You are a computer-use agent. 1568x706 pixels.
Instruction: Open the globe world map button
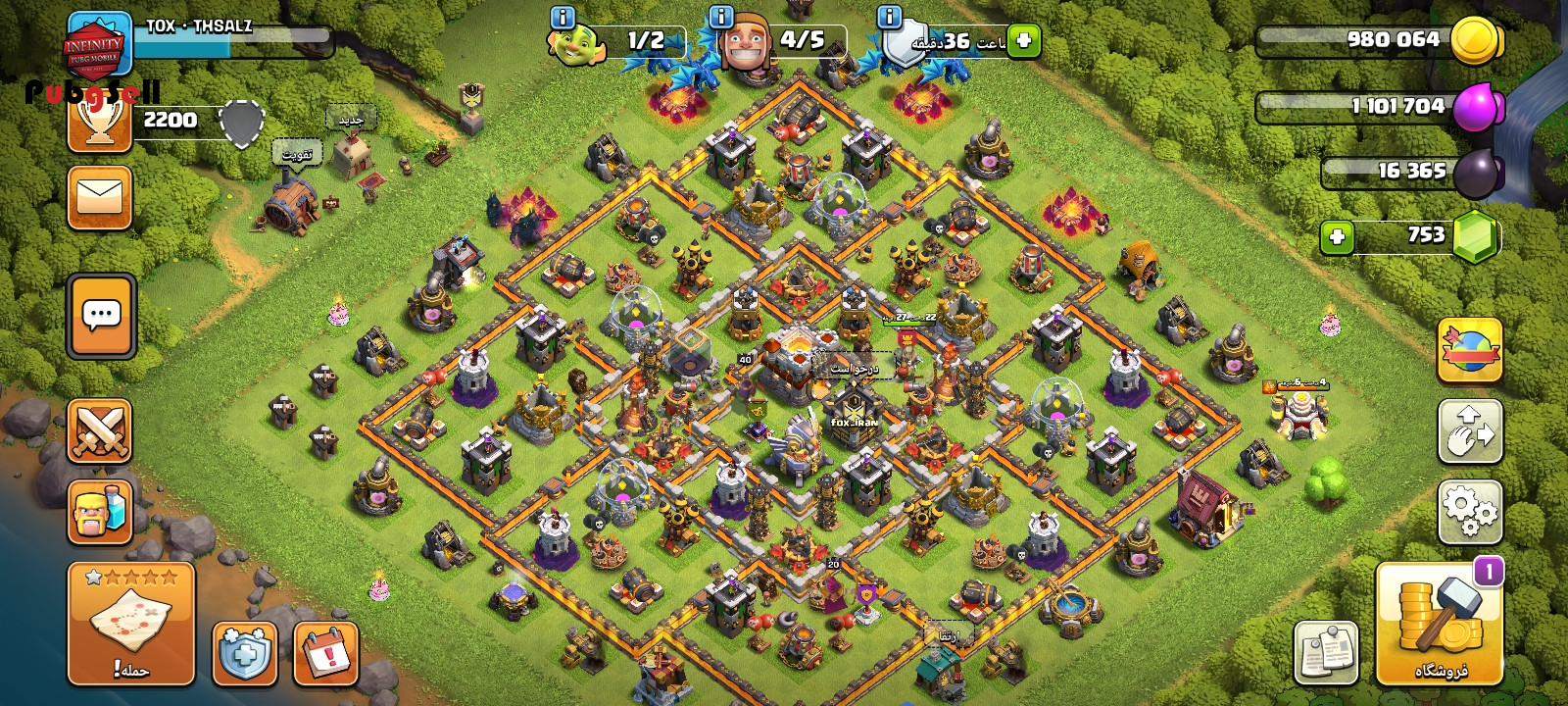[x=1470, y=350]
